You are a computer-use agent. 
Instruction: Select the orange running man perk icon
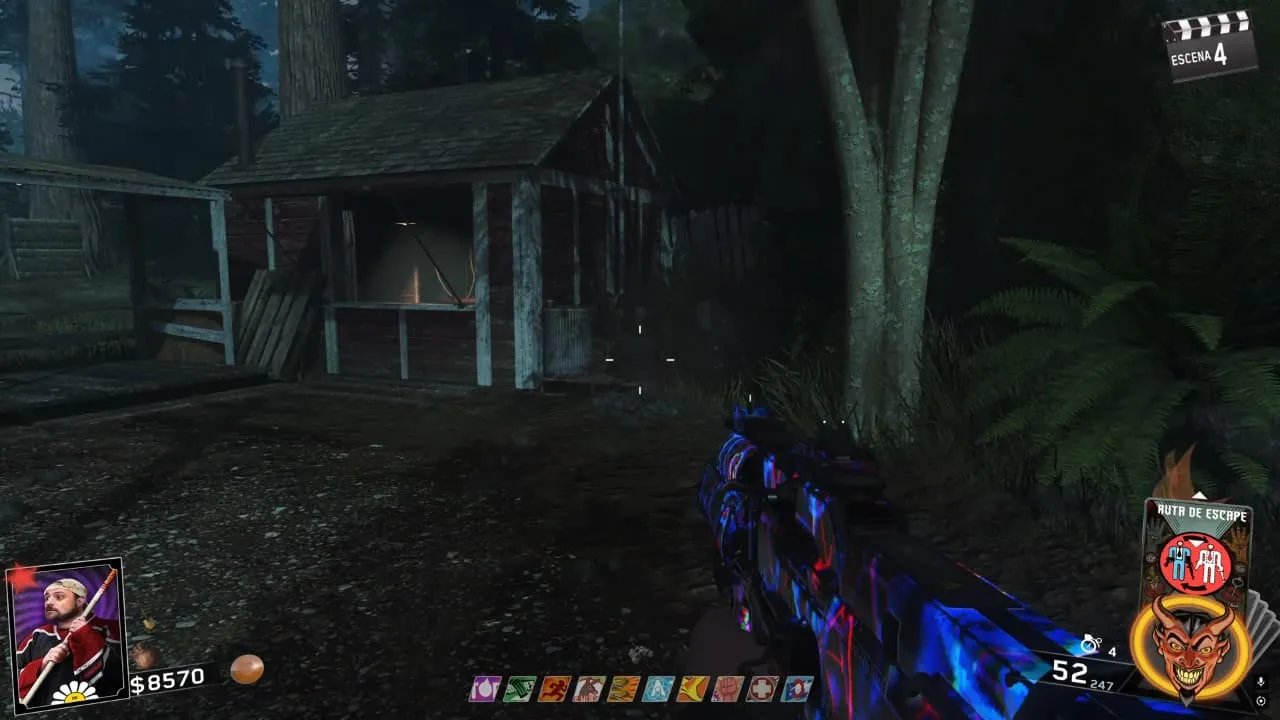pyautogui.click(x=553, y=689)
